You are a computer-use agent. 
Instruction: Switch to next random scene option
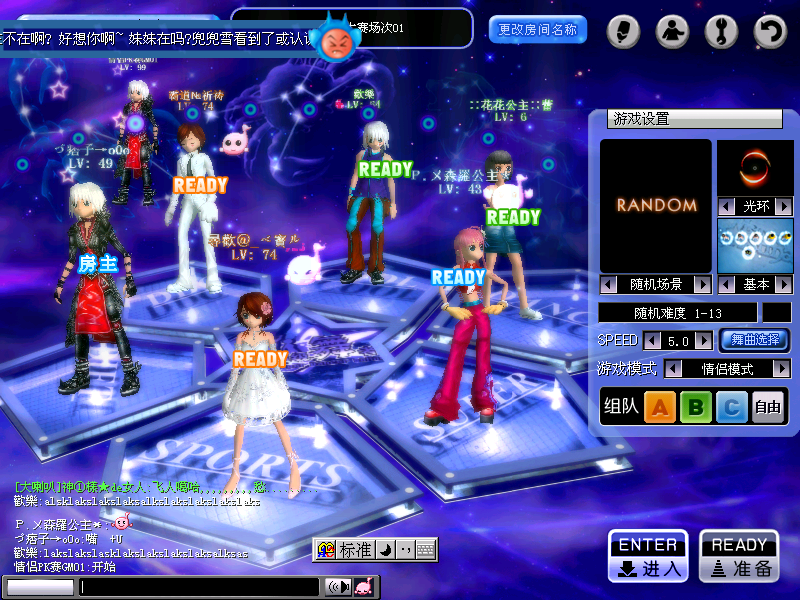tap(703, 285)
